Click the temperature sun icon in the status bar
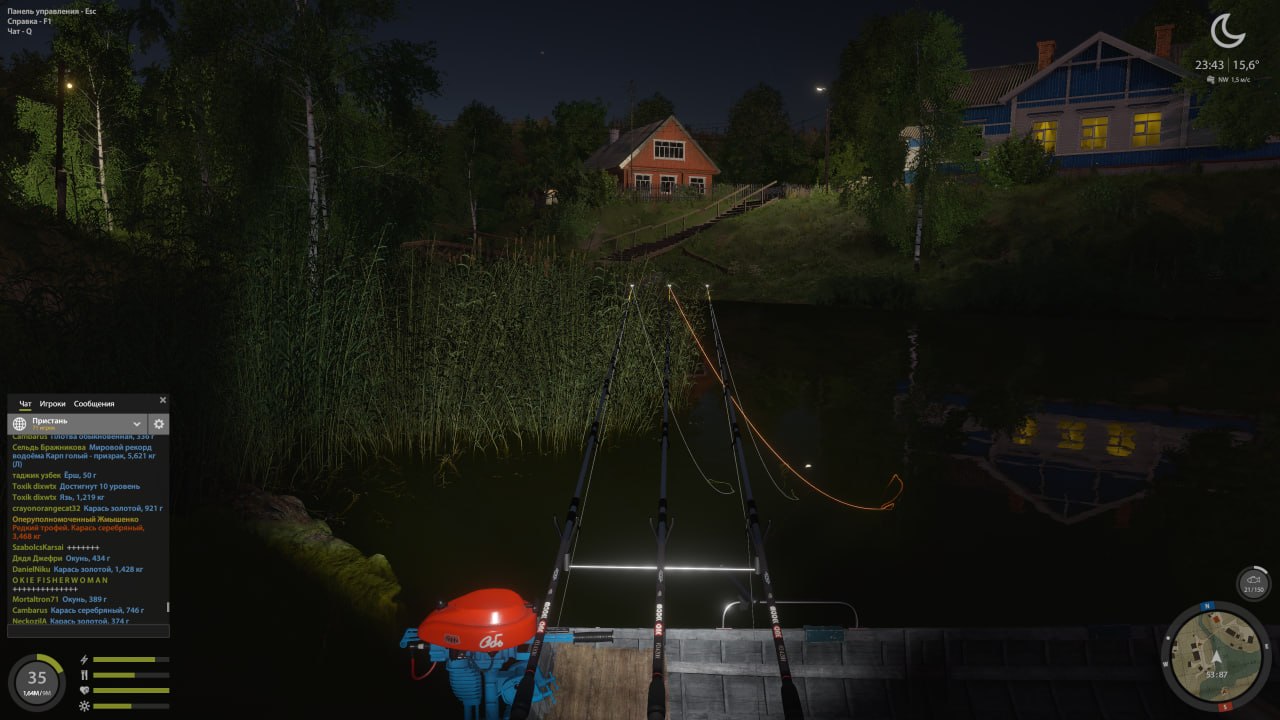 click(82, 707)
